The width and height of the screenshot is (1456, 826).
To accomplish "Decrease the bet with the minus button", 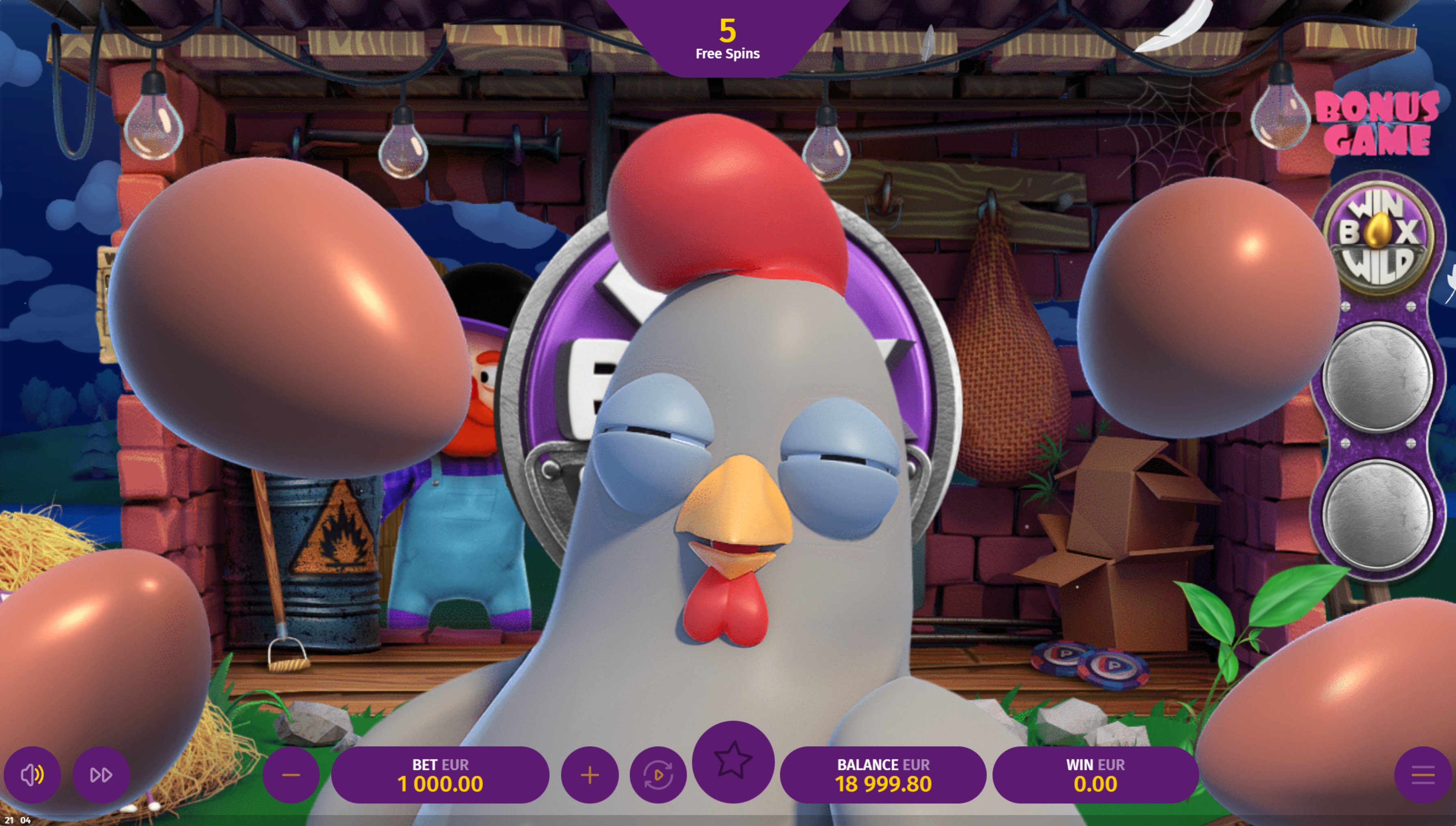I will click(x=291, y=775).
